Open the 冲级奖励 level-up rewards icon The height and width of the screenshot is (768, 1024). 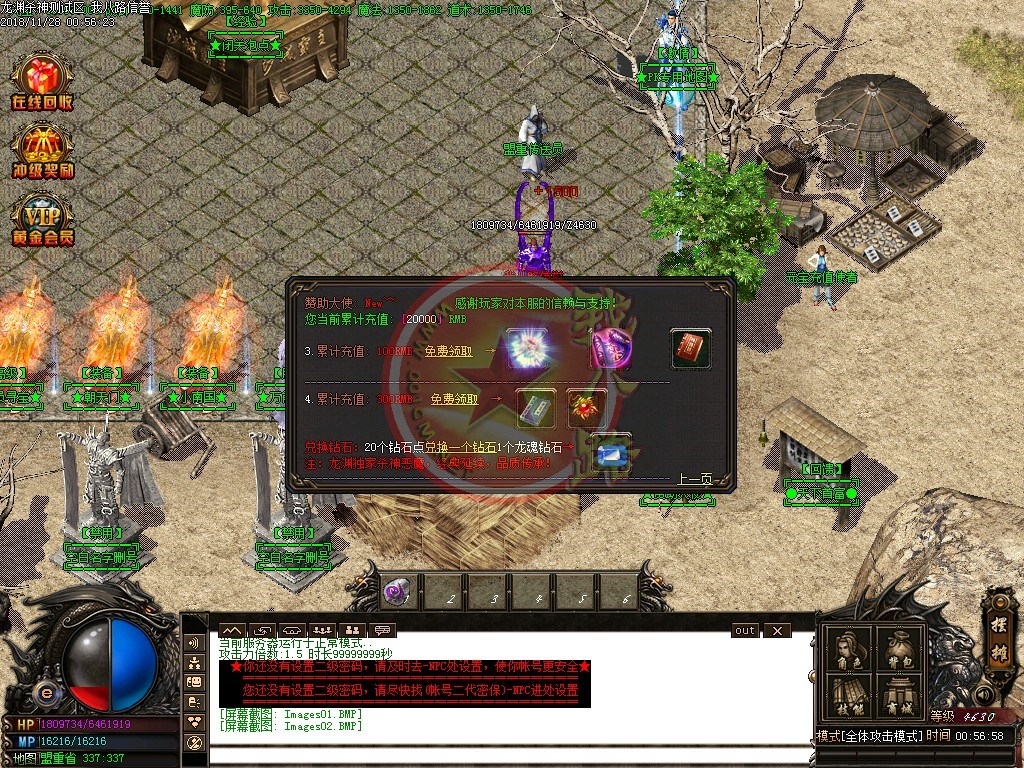pos(41,151)
